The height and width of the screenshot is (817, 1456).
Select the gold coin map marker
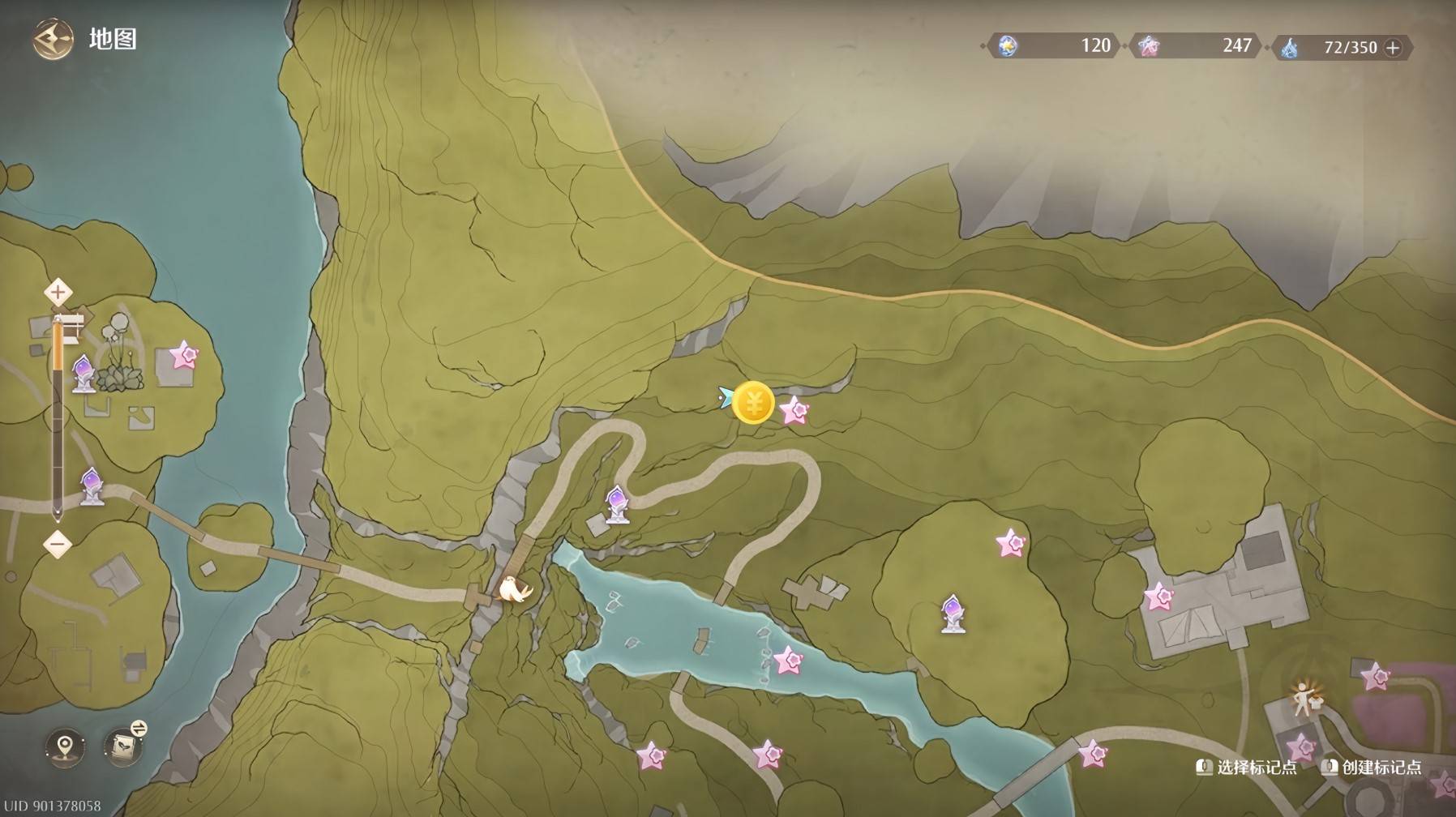pyautogui.click(x=752, y=403)
